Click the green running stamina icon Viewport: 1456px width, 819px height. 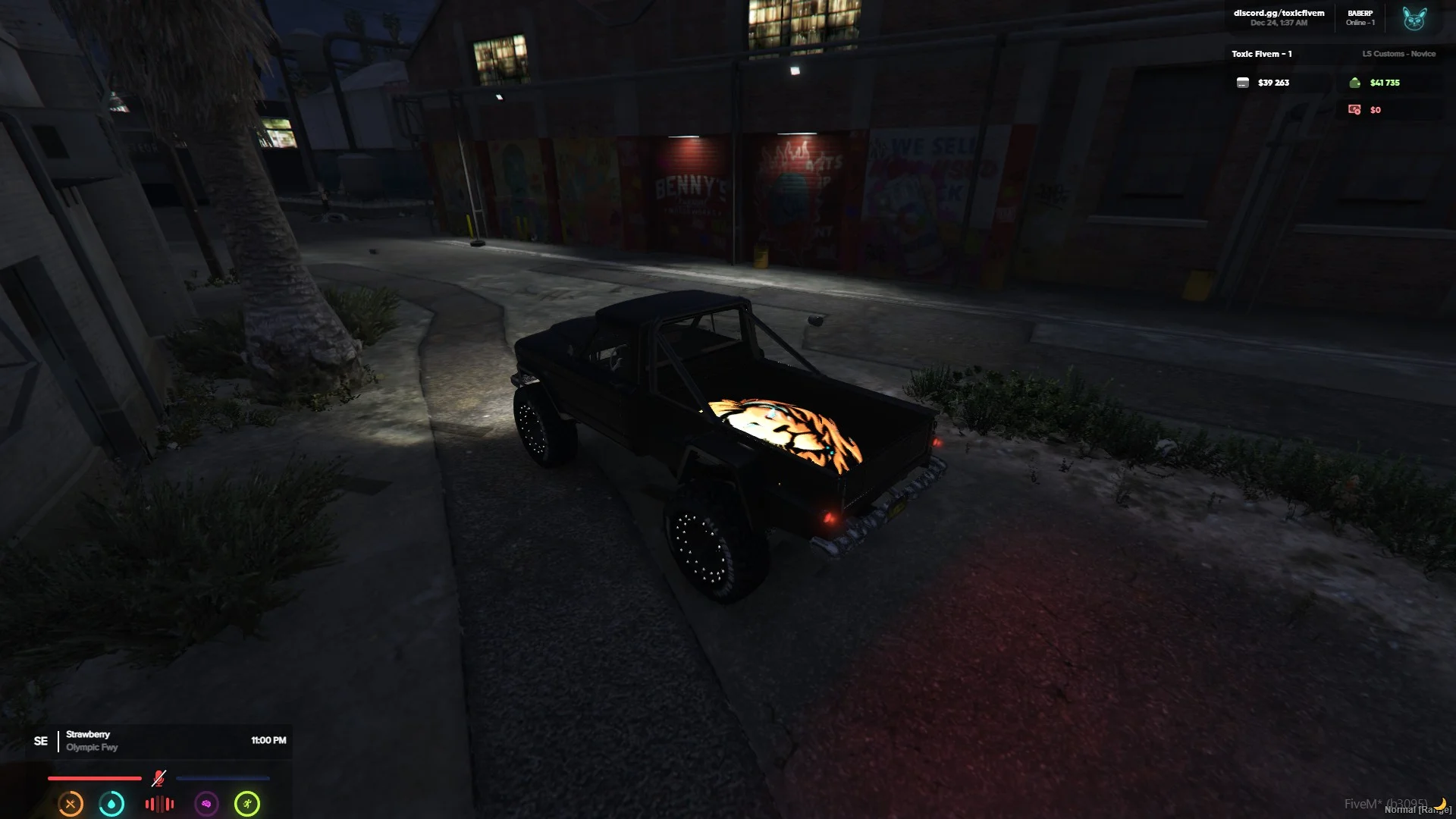tap(247, 804)
